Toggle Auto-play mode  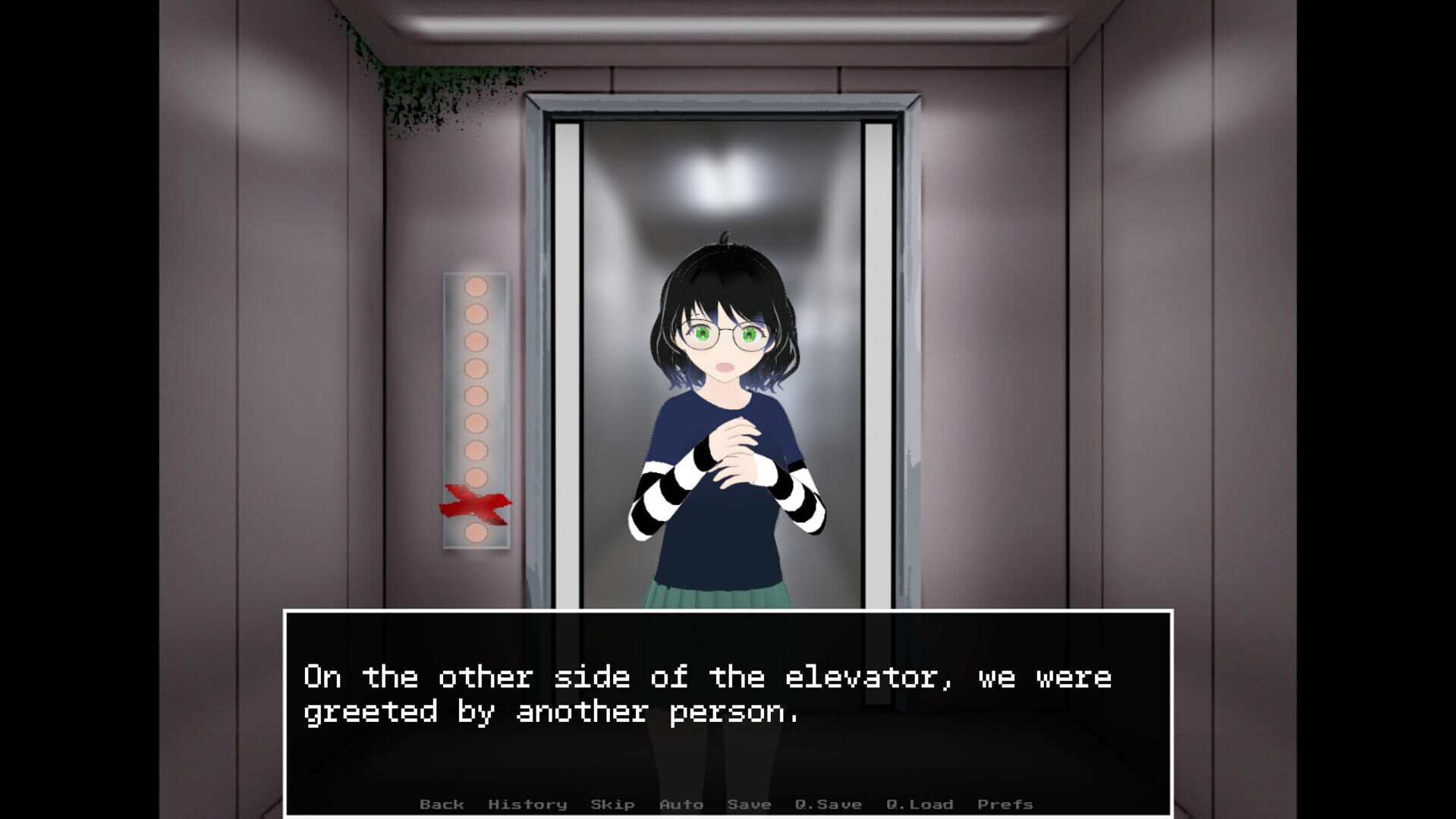[x=681, y=804]
